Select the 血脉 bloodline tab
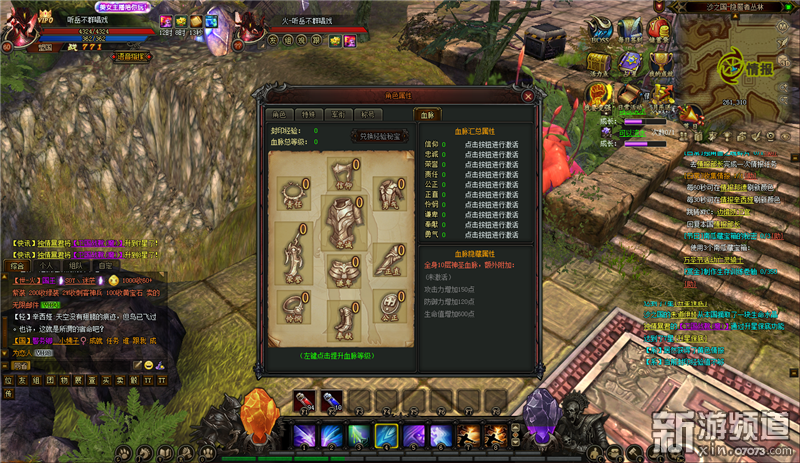Viewport: 800px width, 463px height. point(428,115)
